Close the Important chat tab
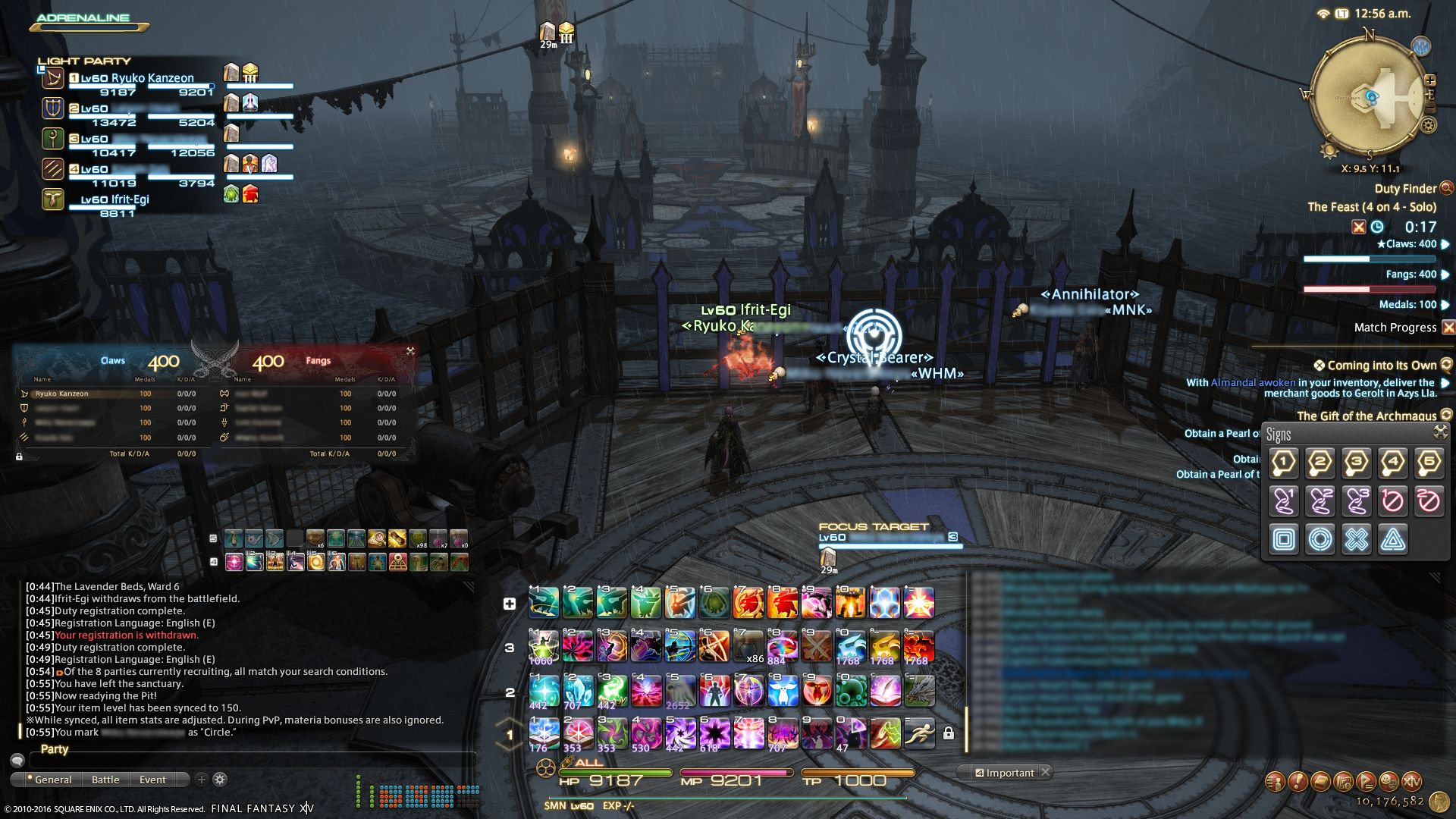 click(x=1045, y=772)
